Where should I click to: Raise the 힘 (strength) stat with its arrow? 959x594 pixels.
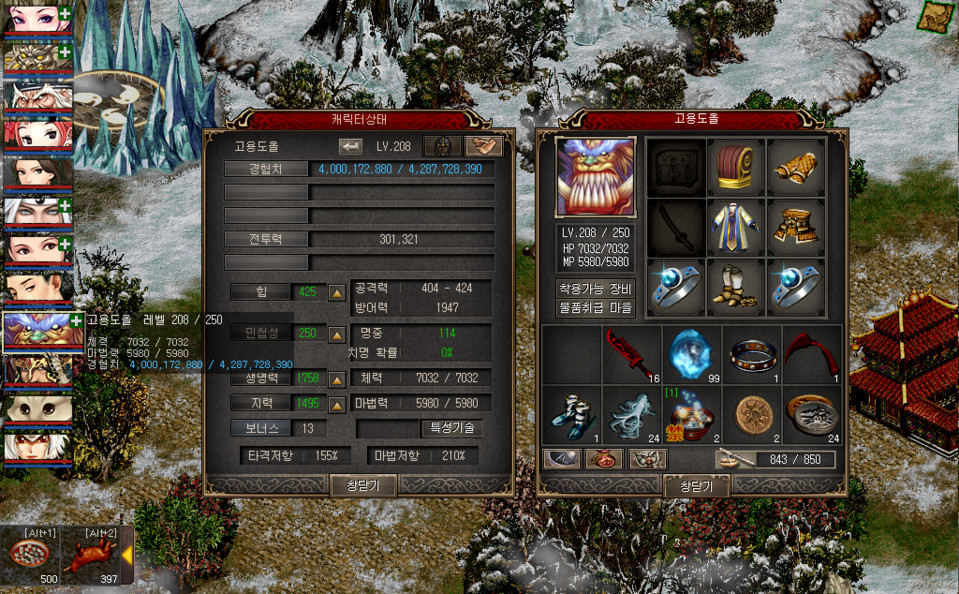[337, 292]
